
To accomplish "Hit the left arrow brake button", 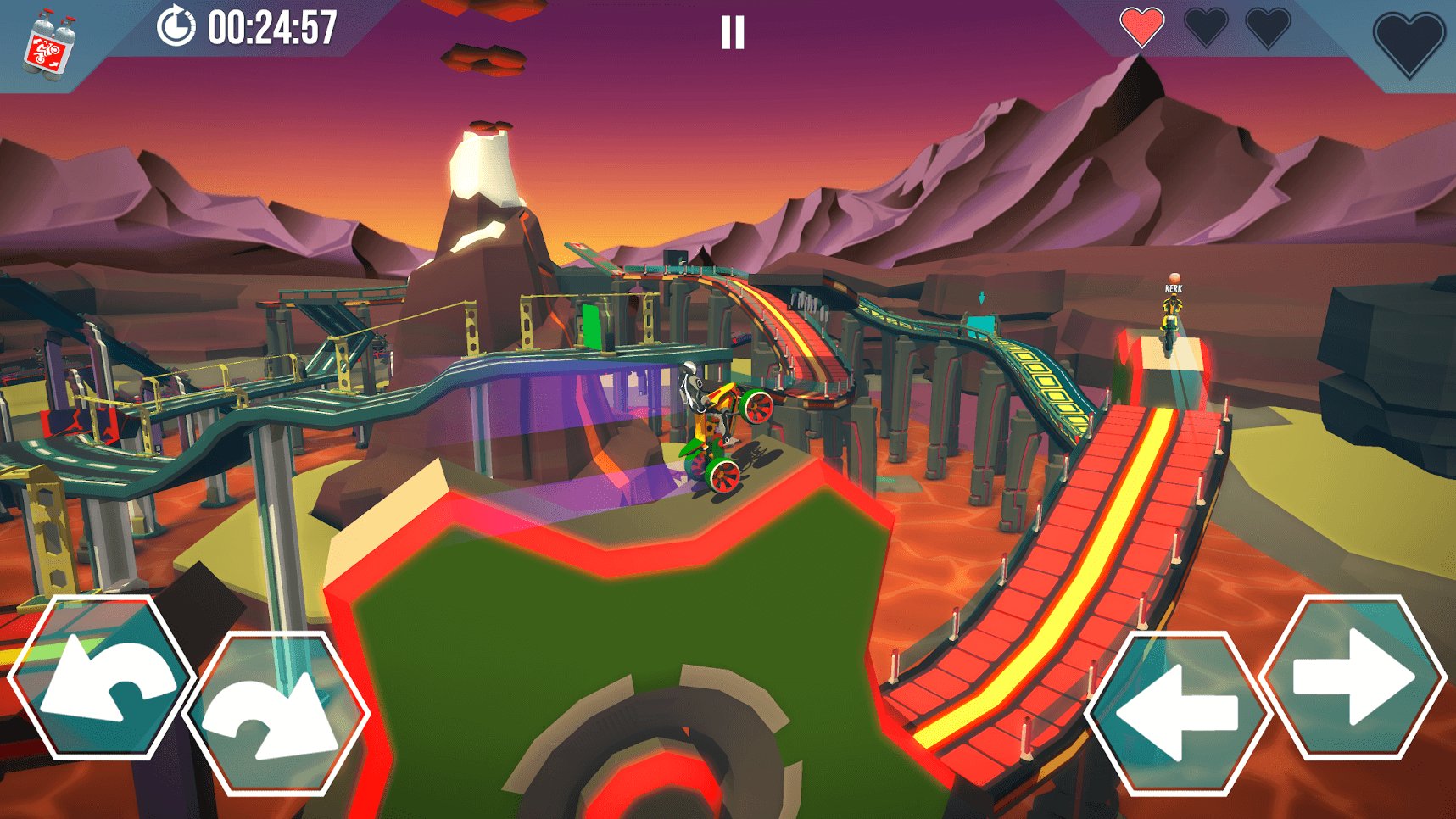I will [x=1179, y=712].
